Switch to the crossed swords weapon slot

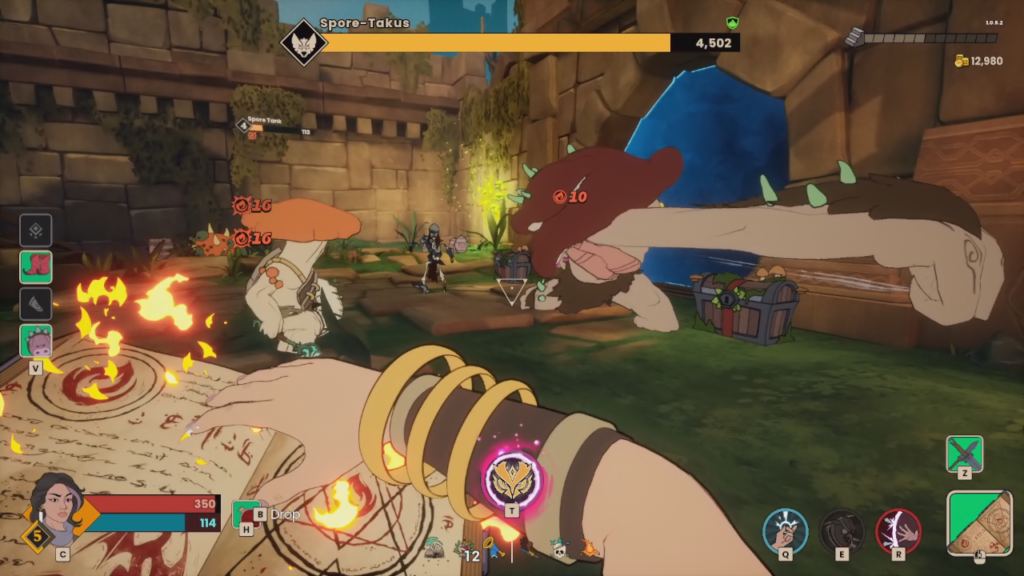point(965,453)
